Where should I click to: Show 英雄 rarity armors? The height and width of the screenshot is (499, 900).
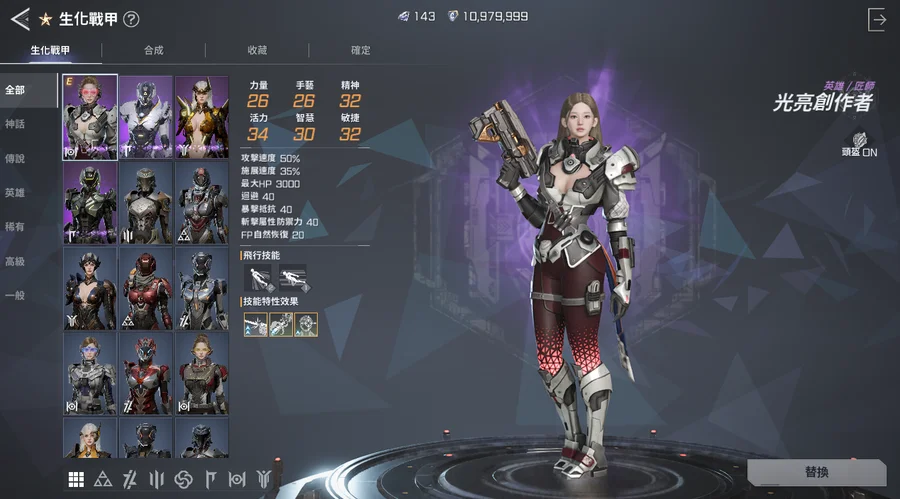coord(15,193)
